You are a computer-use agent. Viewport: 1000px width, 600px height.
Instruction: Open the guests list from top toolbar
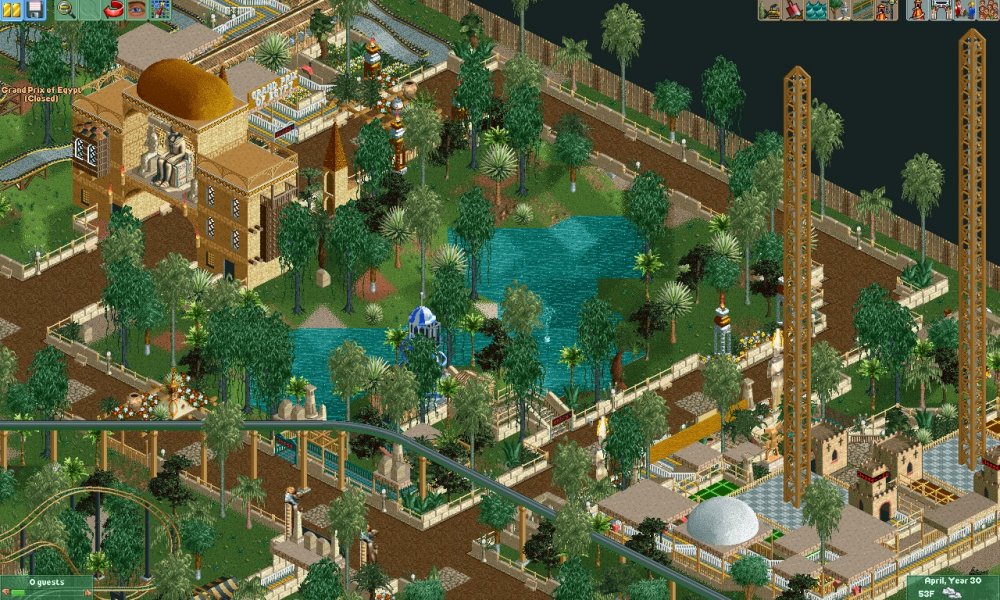point(987,10)
